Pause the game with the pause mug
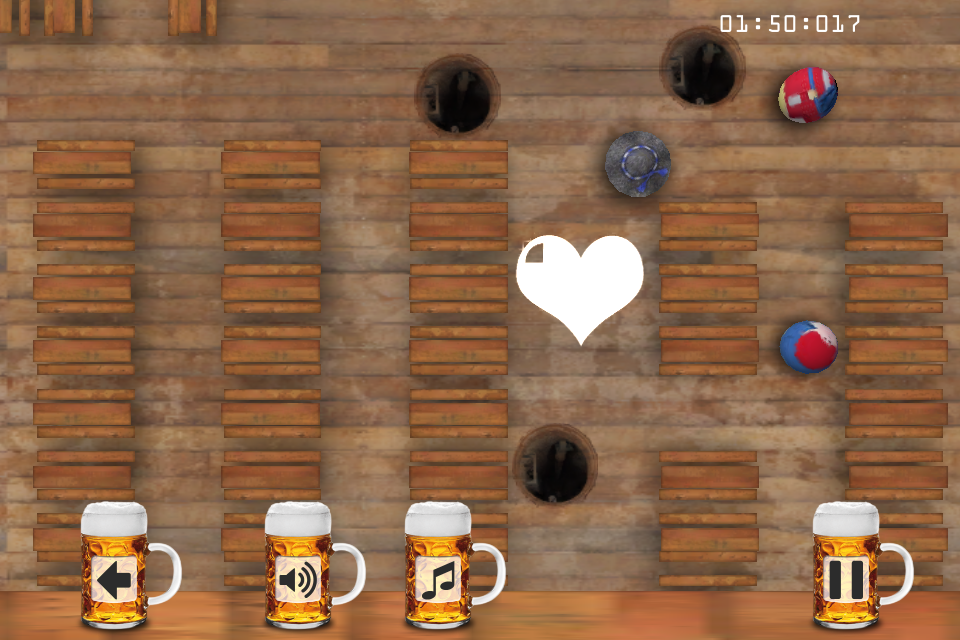The height and width of the screenshot is (640, 960). pos(846,578)
